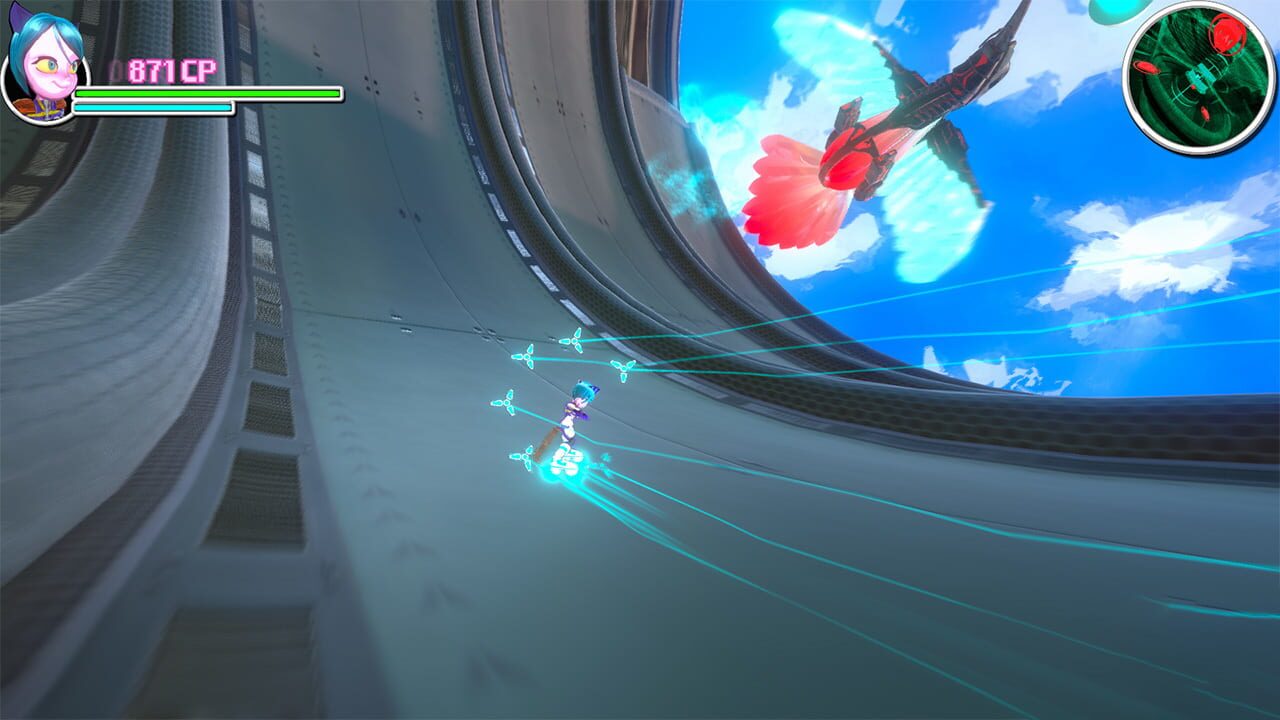Select the lower red blip on the radar

point(1206,112)
